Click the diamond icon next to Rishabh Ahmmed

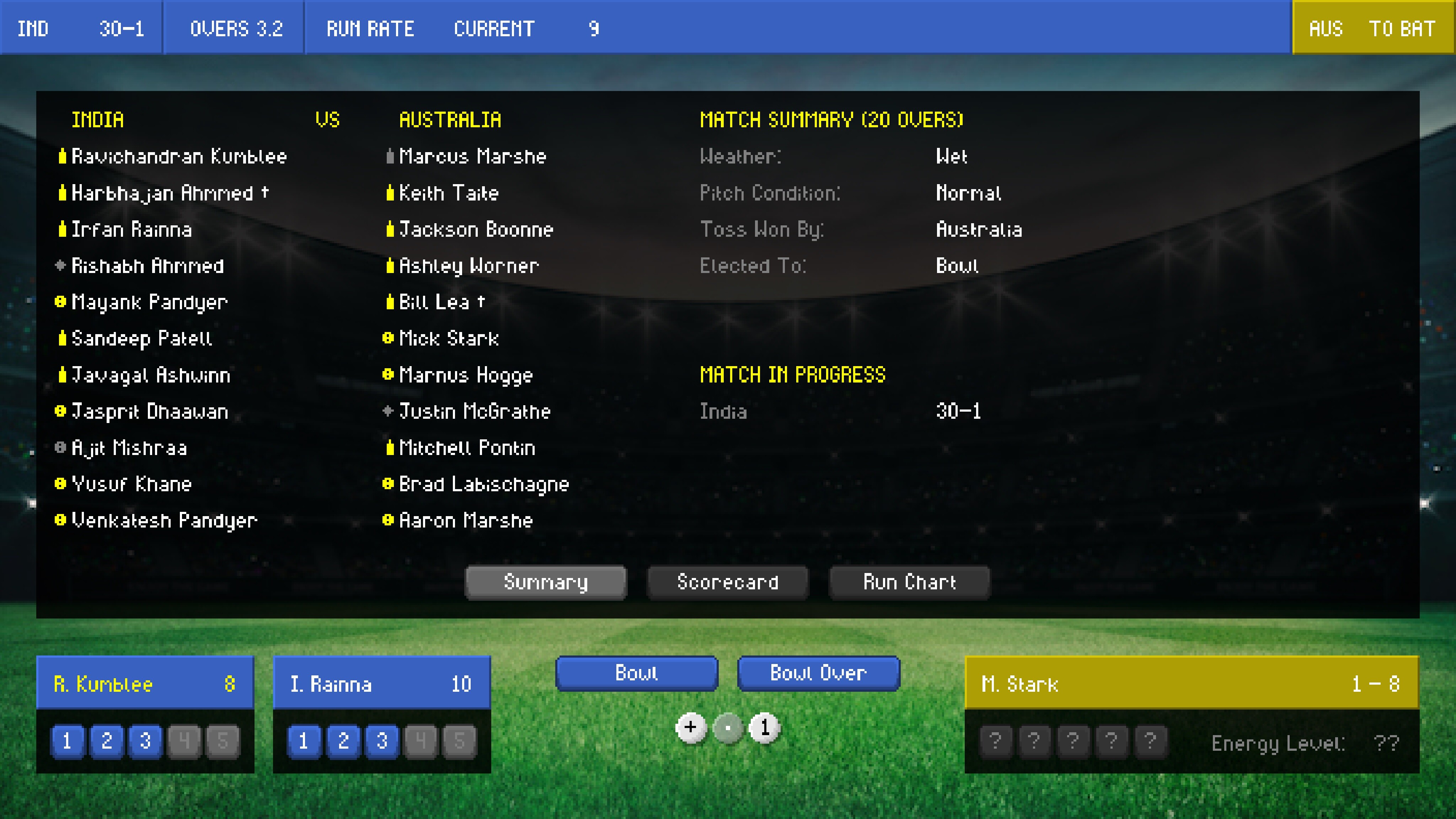click(60, 266)
